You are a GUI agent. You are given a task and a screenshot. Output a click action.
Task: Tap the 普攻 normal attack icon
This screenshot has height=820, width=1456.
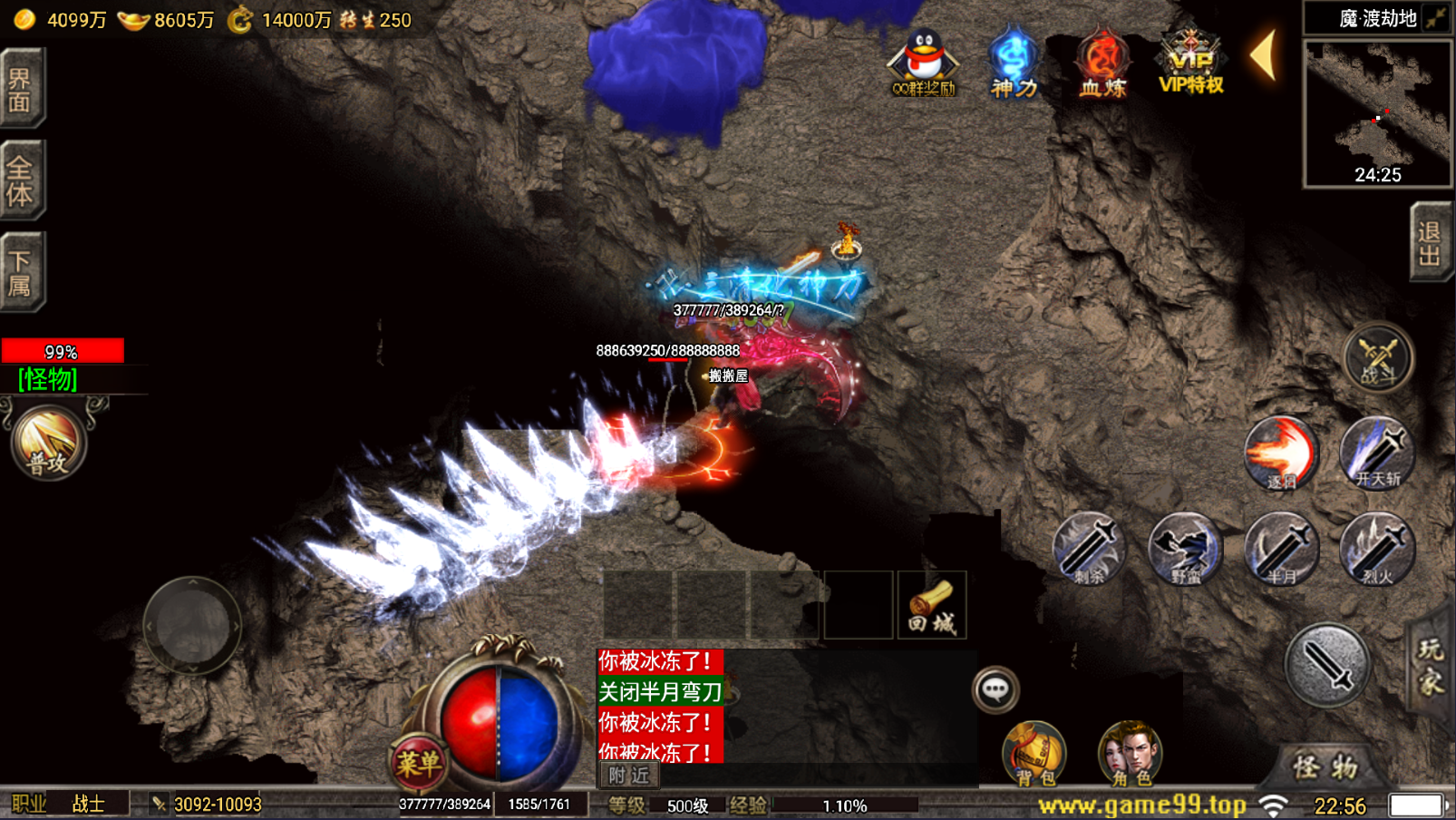[48, 443]
